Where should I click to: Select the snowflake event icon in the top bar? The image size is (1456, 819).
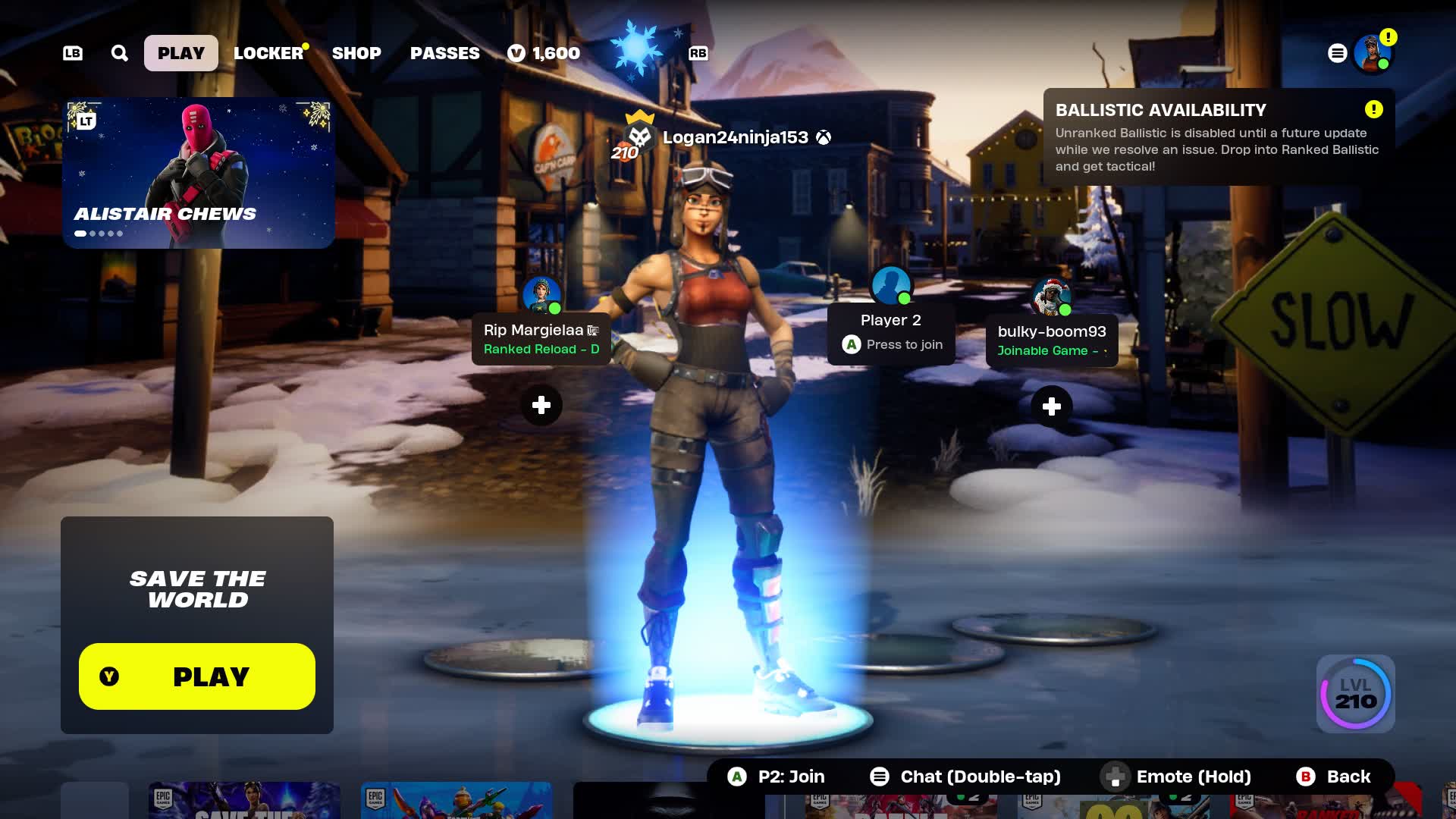tap(635, 45)
